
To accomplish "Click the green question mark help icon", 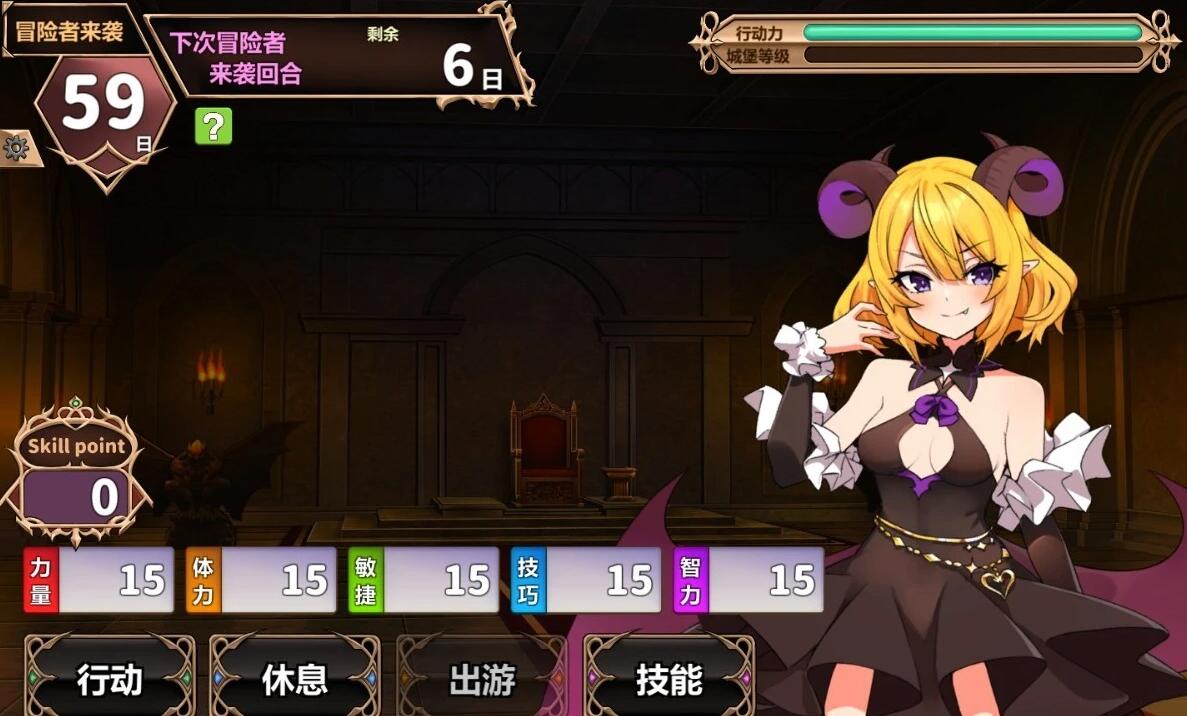I will 213,126.
